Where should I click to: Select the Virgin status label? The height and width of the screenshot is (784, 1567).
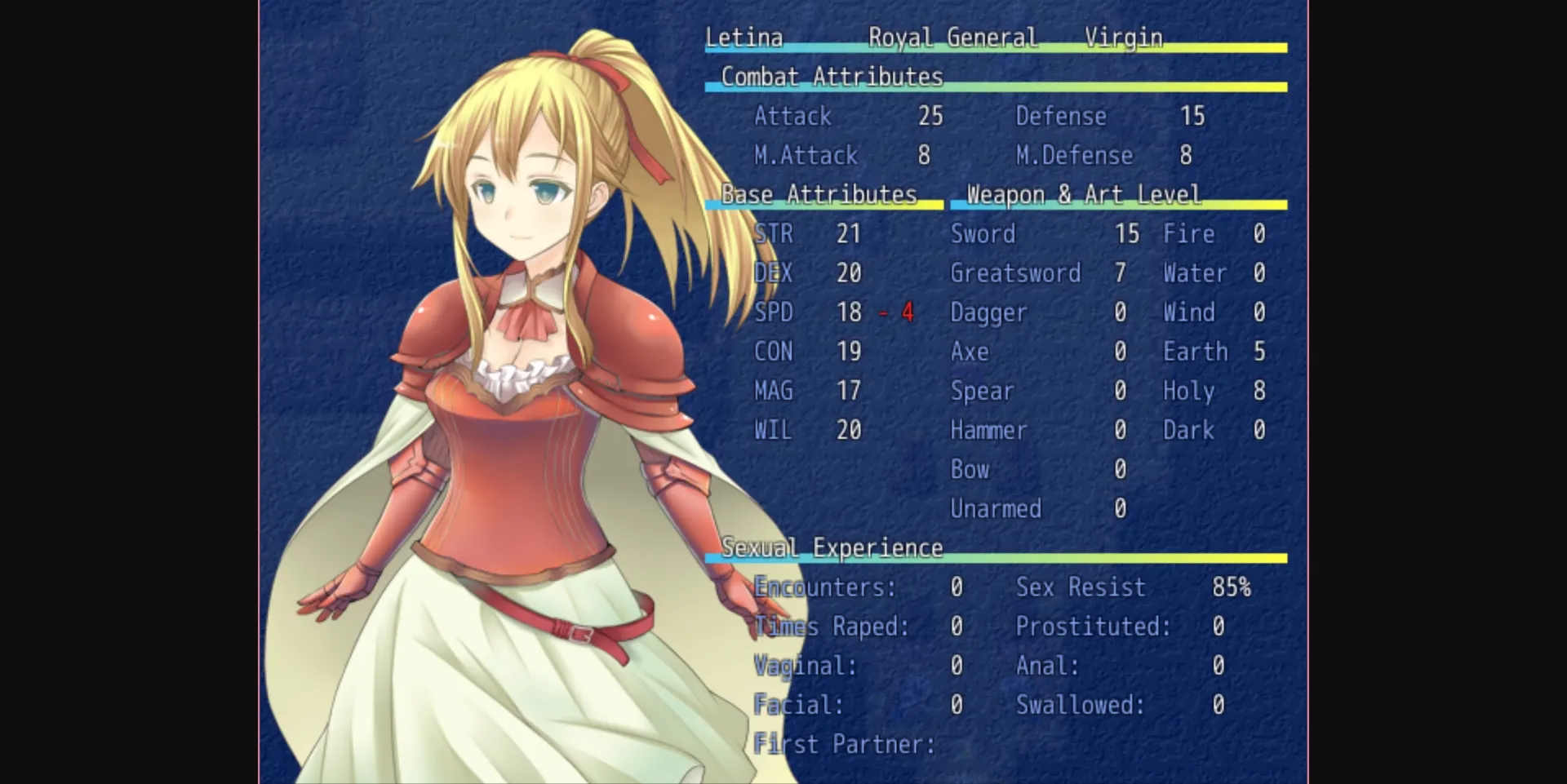click(1124, 37)
